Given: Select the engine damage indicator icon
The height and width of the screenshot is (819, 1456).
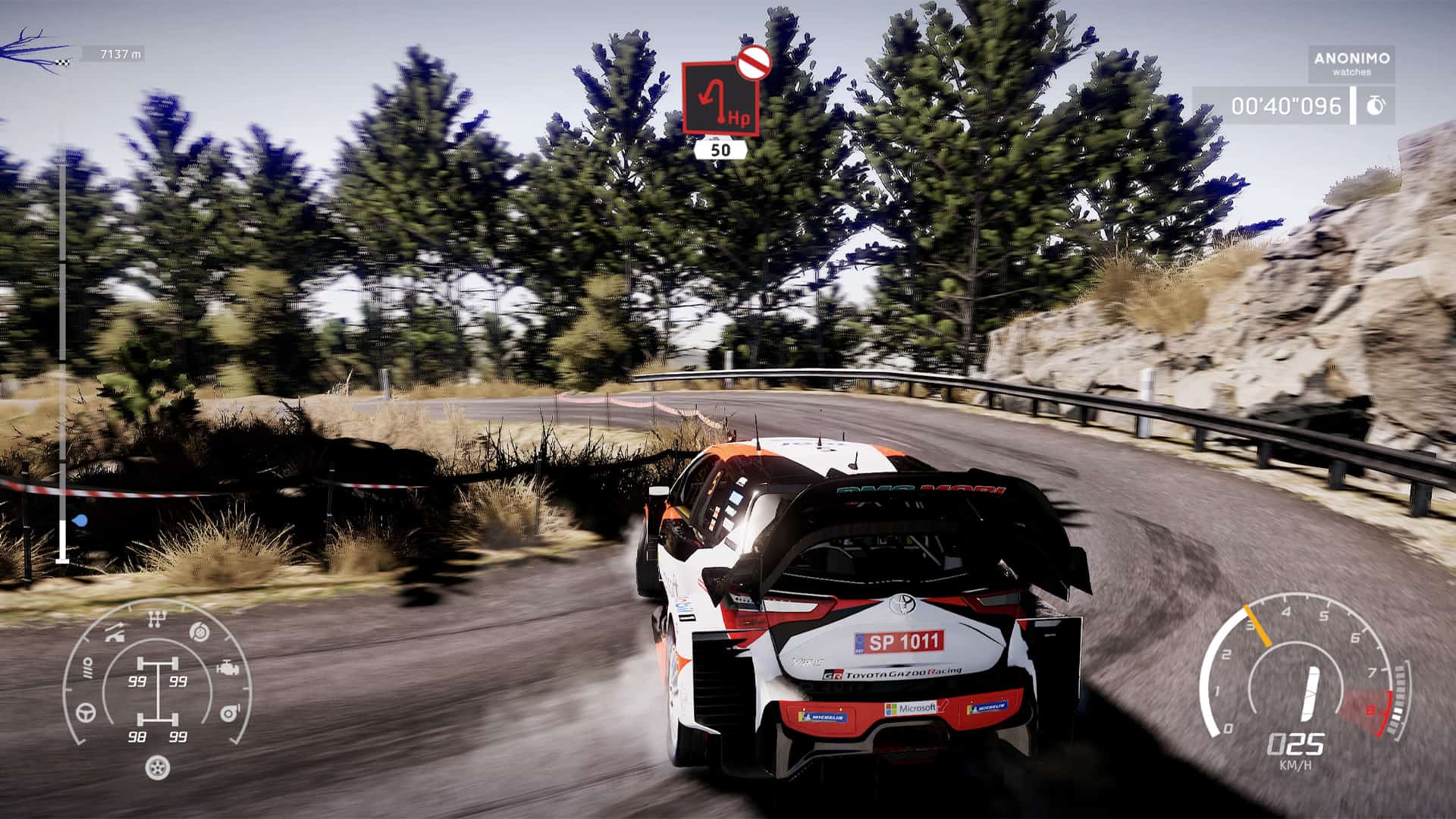Looking at the screenshot, I should 227,667.
